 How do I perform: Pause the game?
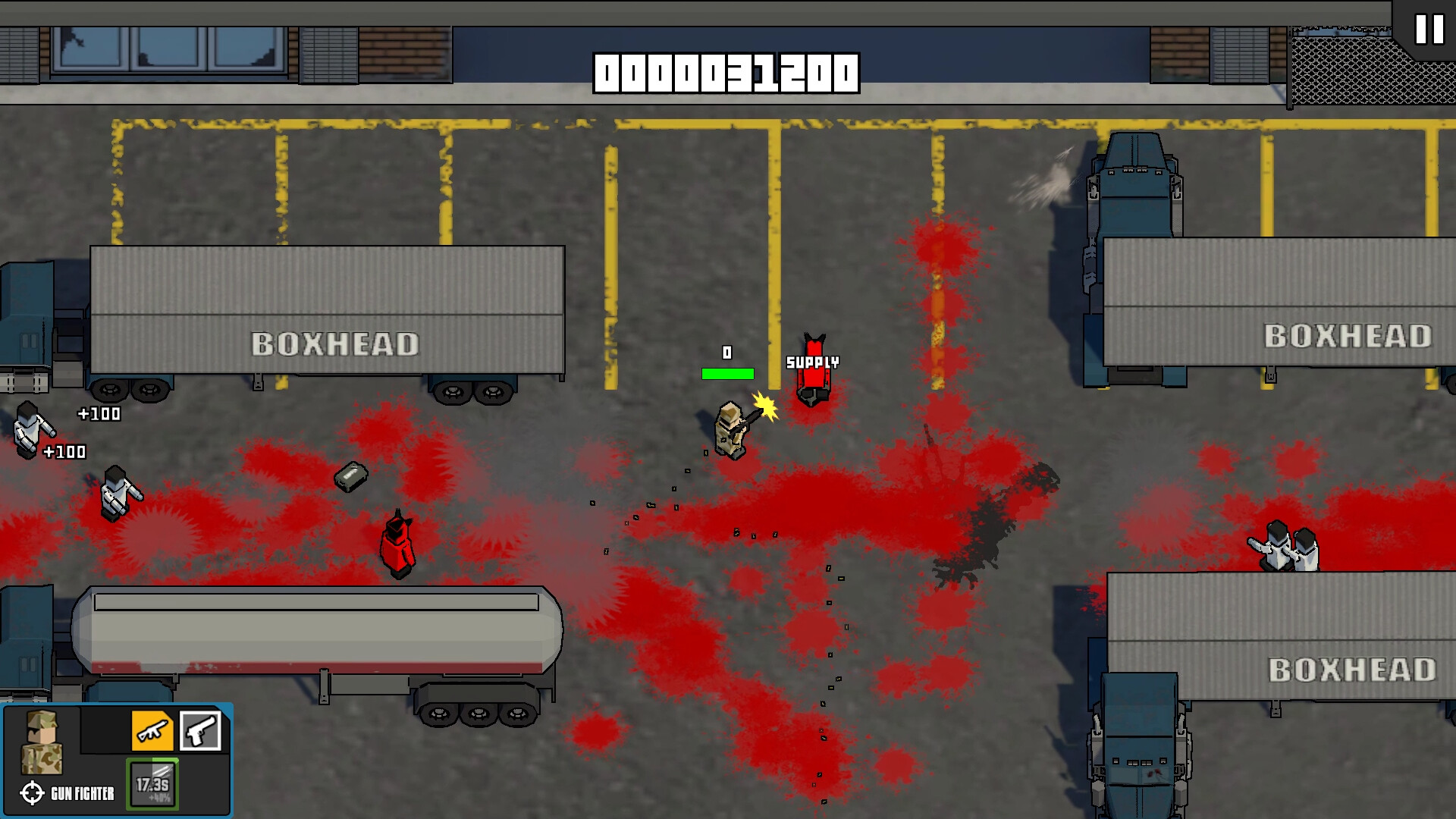tap(1429, 30)
